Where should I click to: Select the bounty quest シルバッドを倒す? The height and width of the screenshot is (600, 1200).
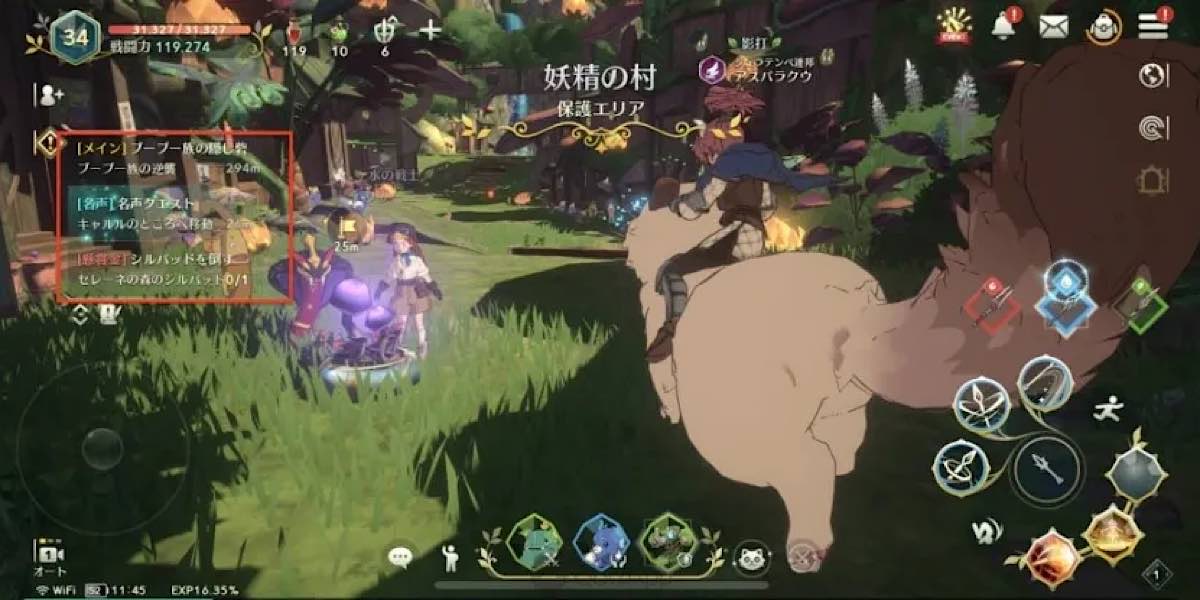pos(165,270)
